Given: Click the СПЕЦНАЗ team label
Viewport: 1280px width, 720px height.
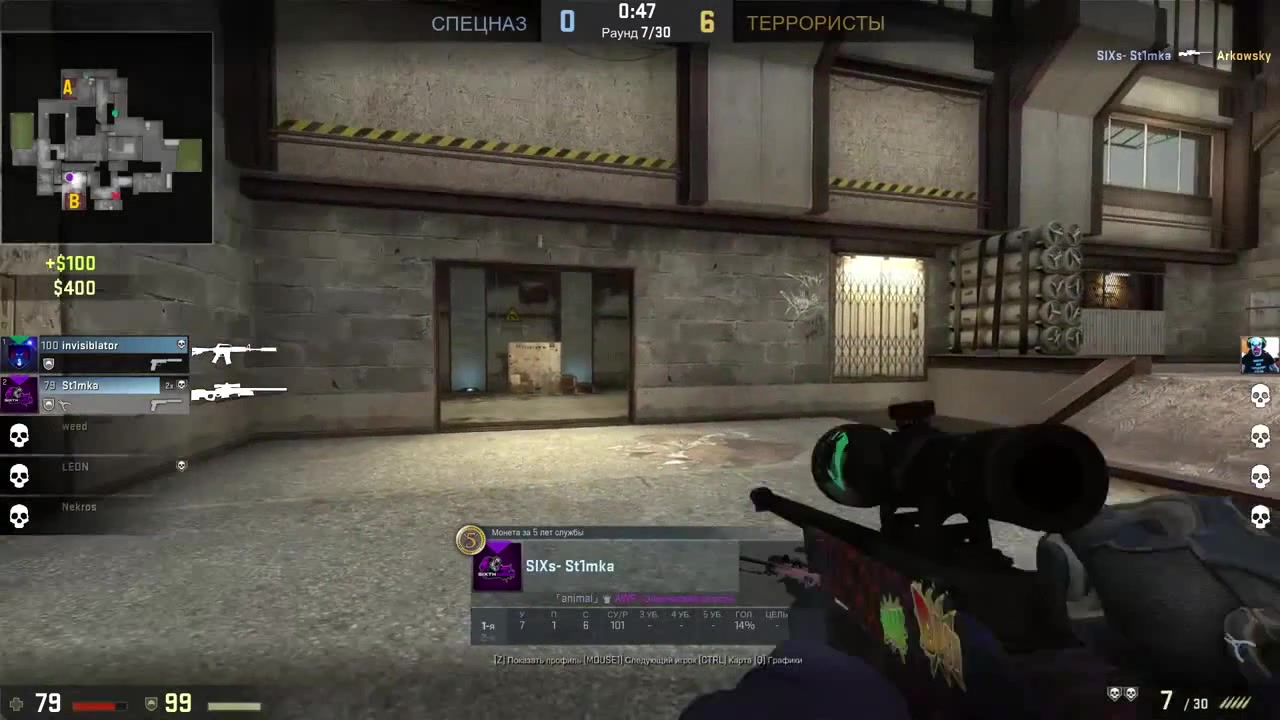Looking at the screenshot, I should (x=478, y=23).
